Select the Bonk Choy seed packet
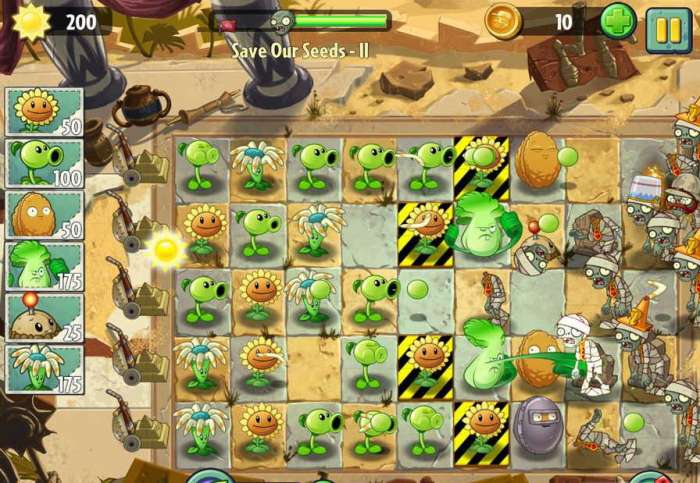This screenshot has height=483, width=700. [x=44, y=265]
